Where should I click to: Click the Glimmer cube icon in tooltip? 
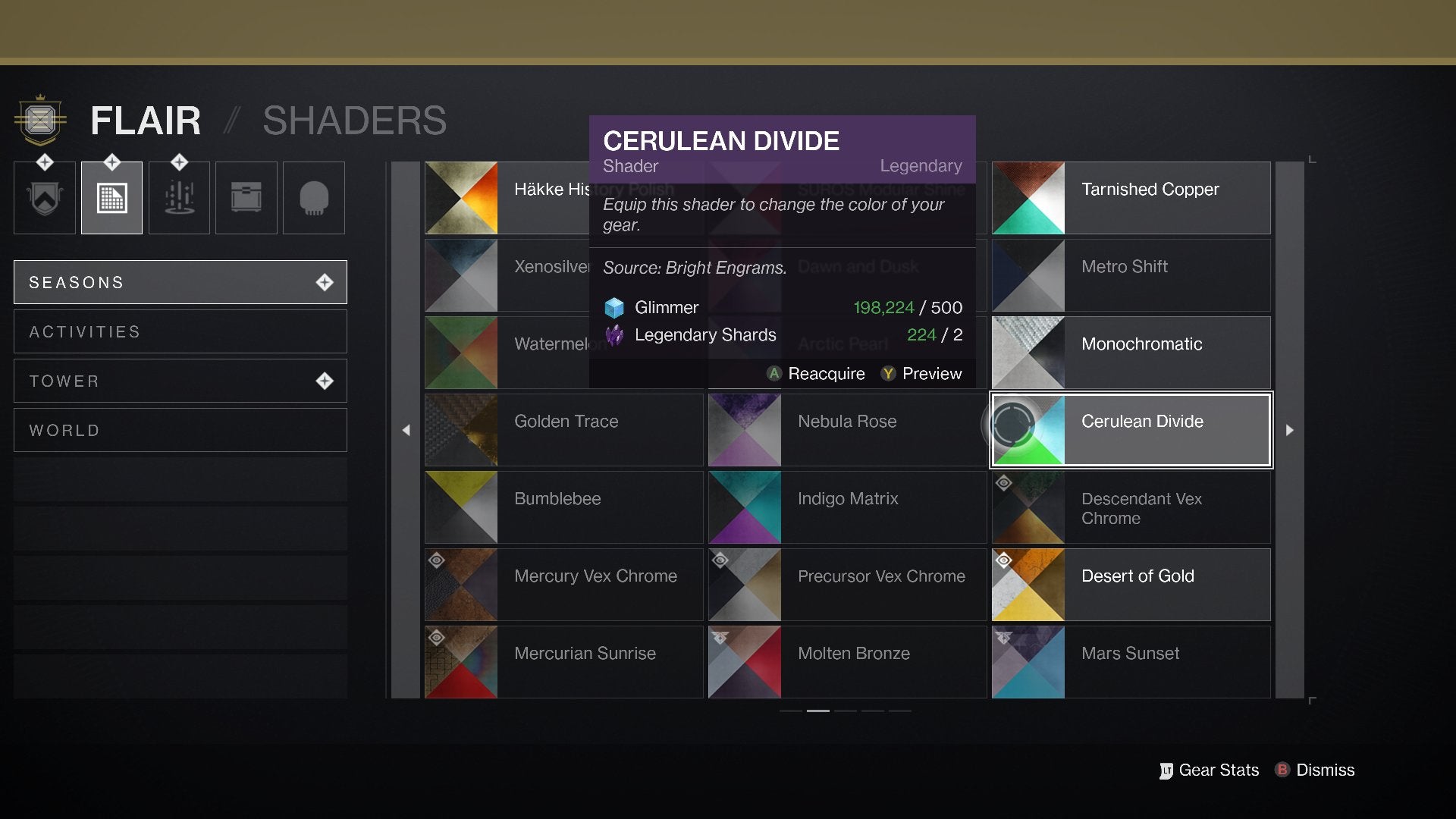pos(613,307)
